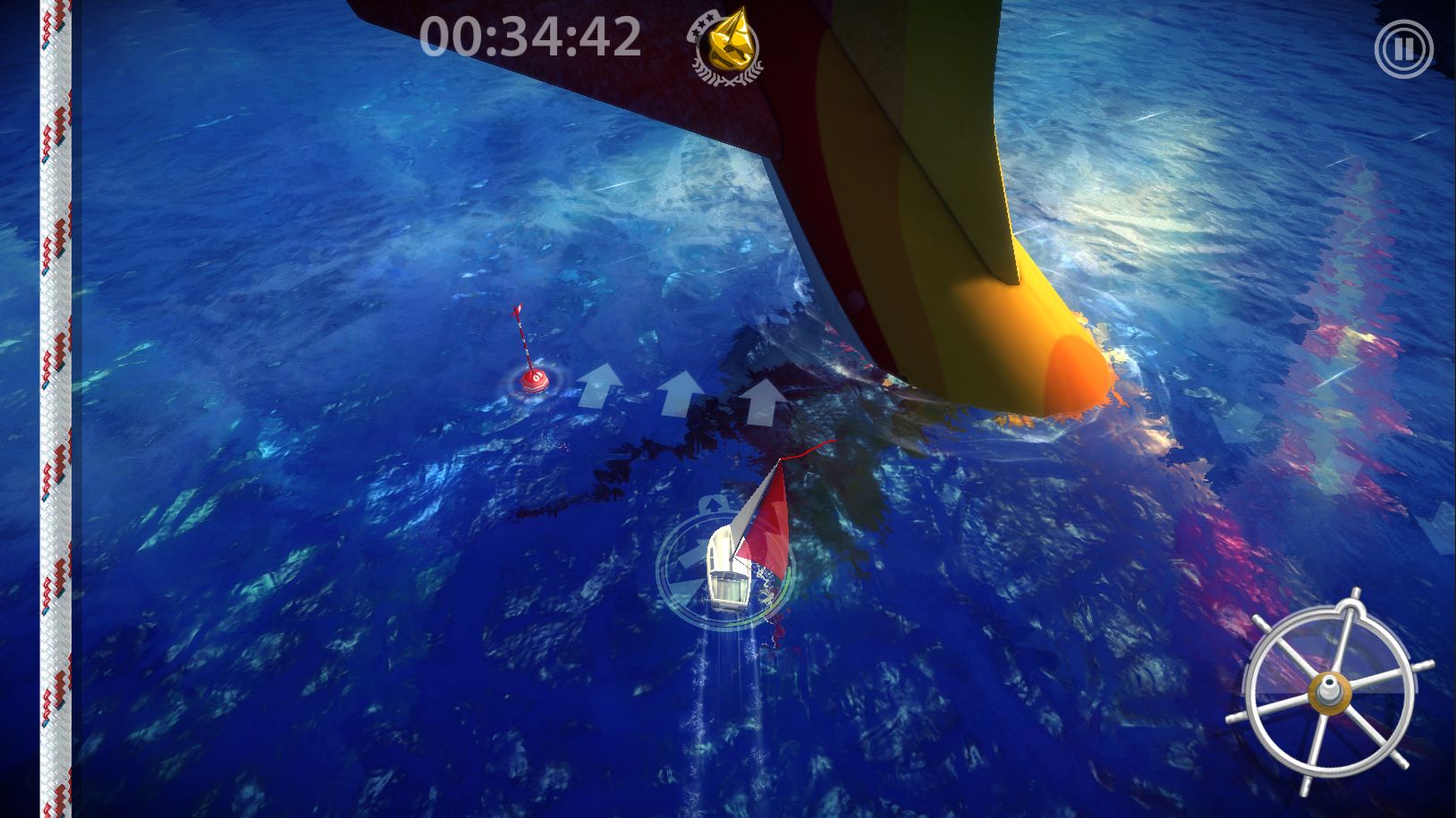The width and height of the screenshot is (1456, 818).
Task: Select the small arrow icon above the boat's compass ring
Action: click(711, 503)
